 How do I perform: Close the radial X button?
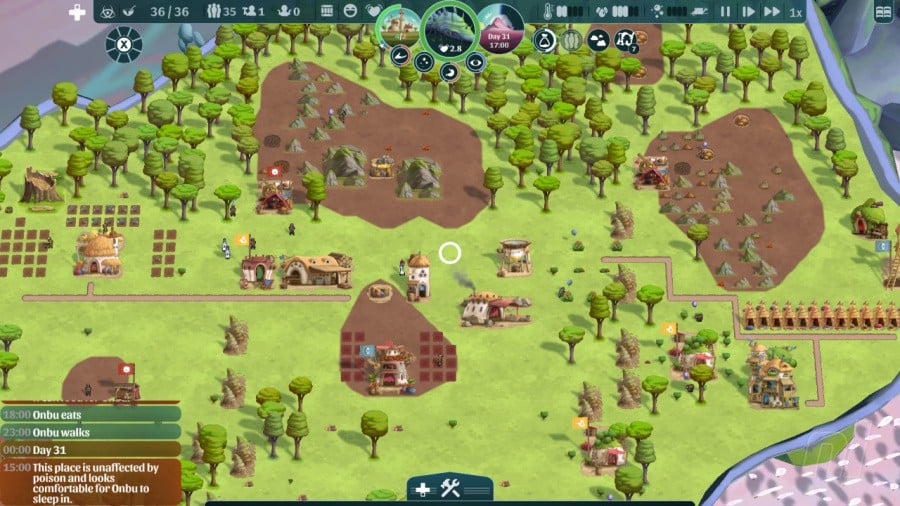pos(123,44)
